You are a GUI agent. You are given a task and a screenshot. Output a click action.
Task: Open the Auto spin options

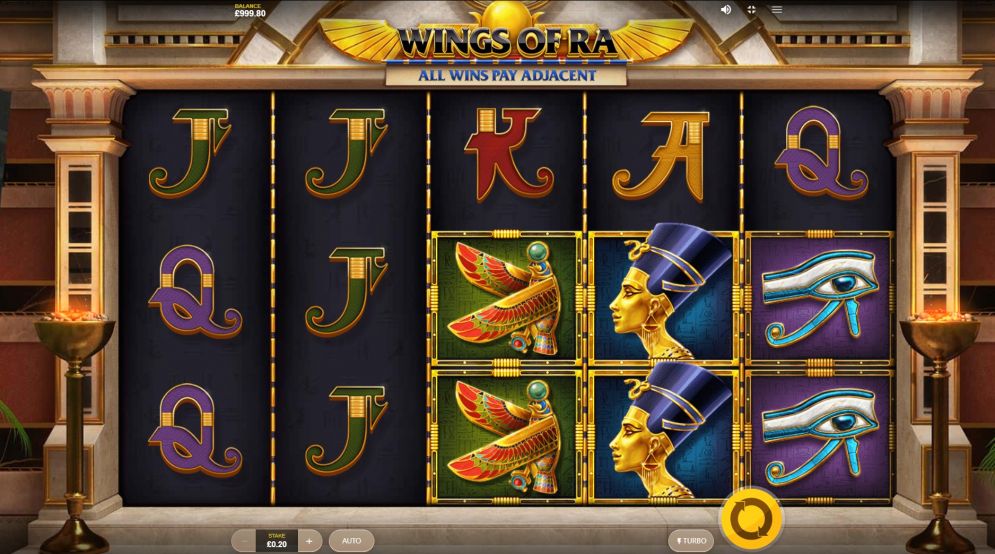351,540
